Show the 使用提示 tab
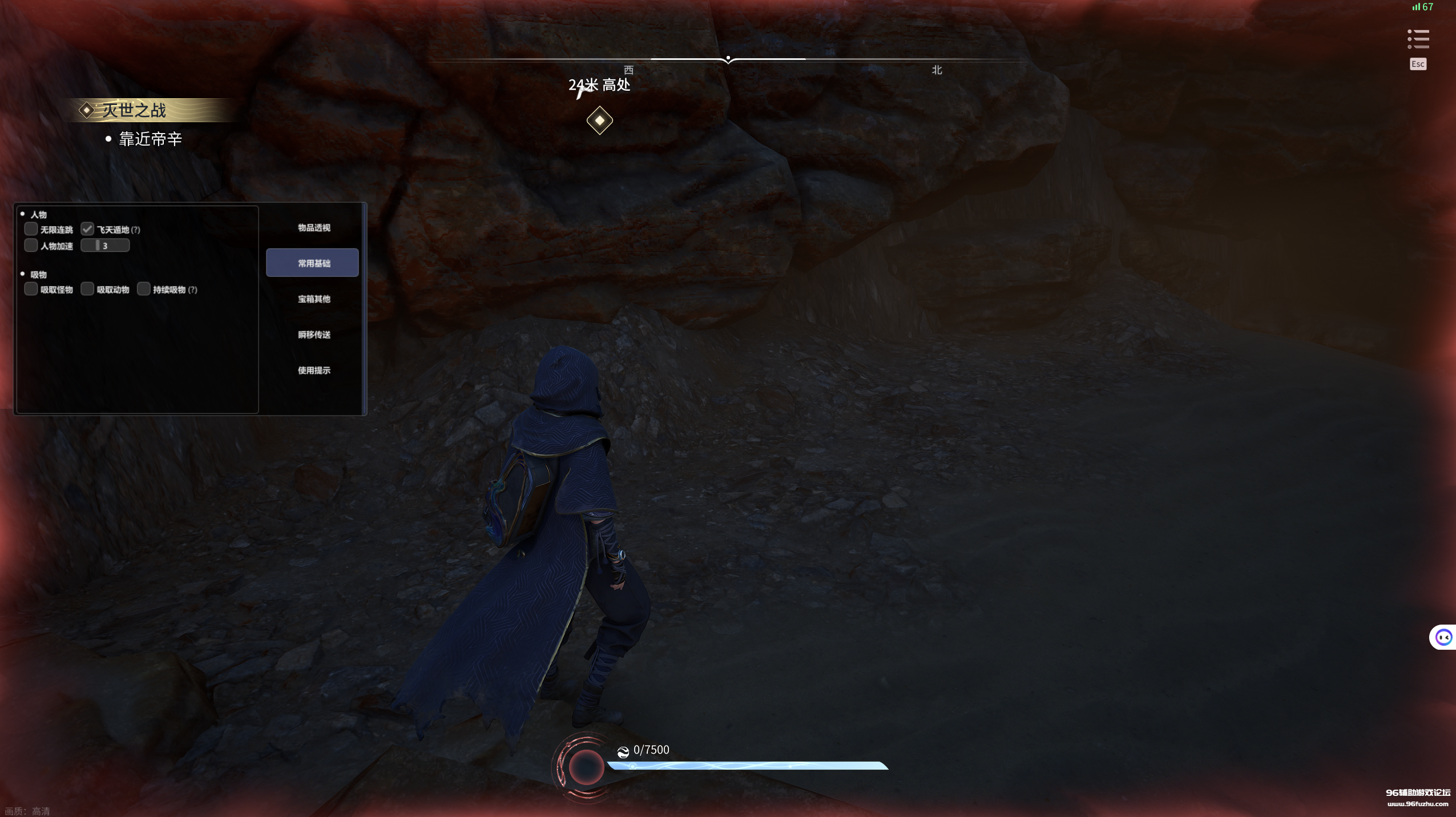1456x817 pixels. (313, 371)
